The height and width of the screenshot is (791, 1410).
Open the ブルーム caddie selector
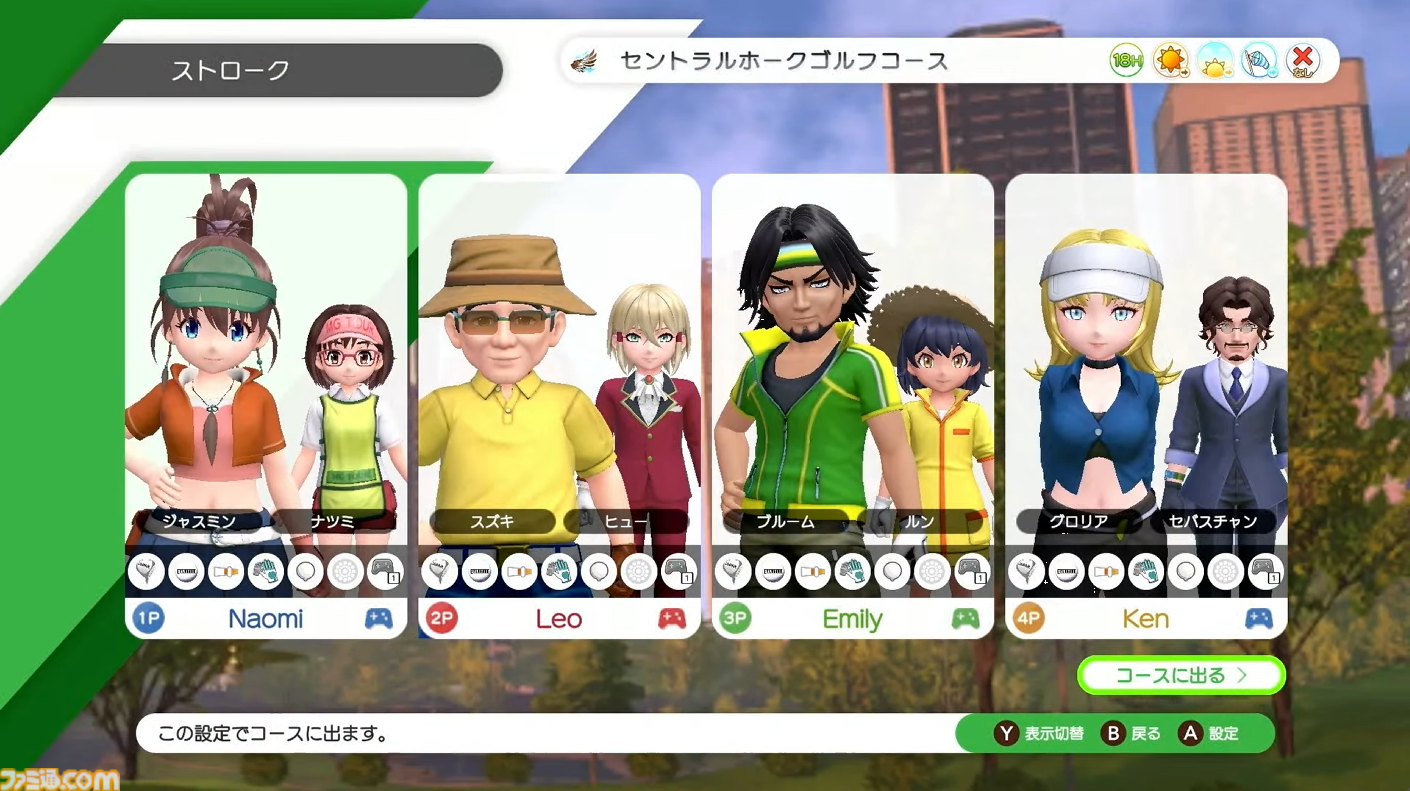(786, 521)
